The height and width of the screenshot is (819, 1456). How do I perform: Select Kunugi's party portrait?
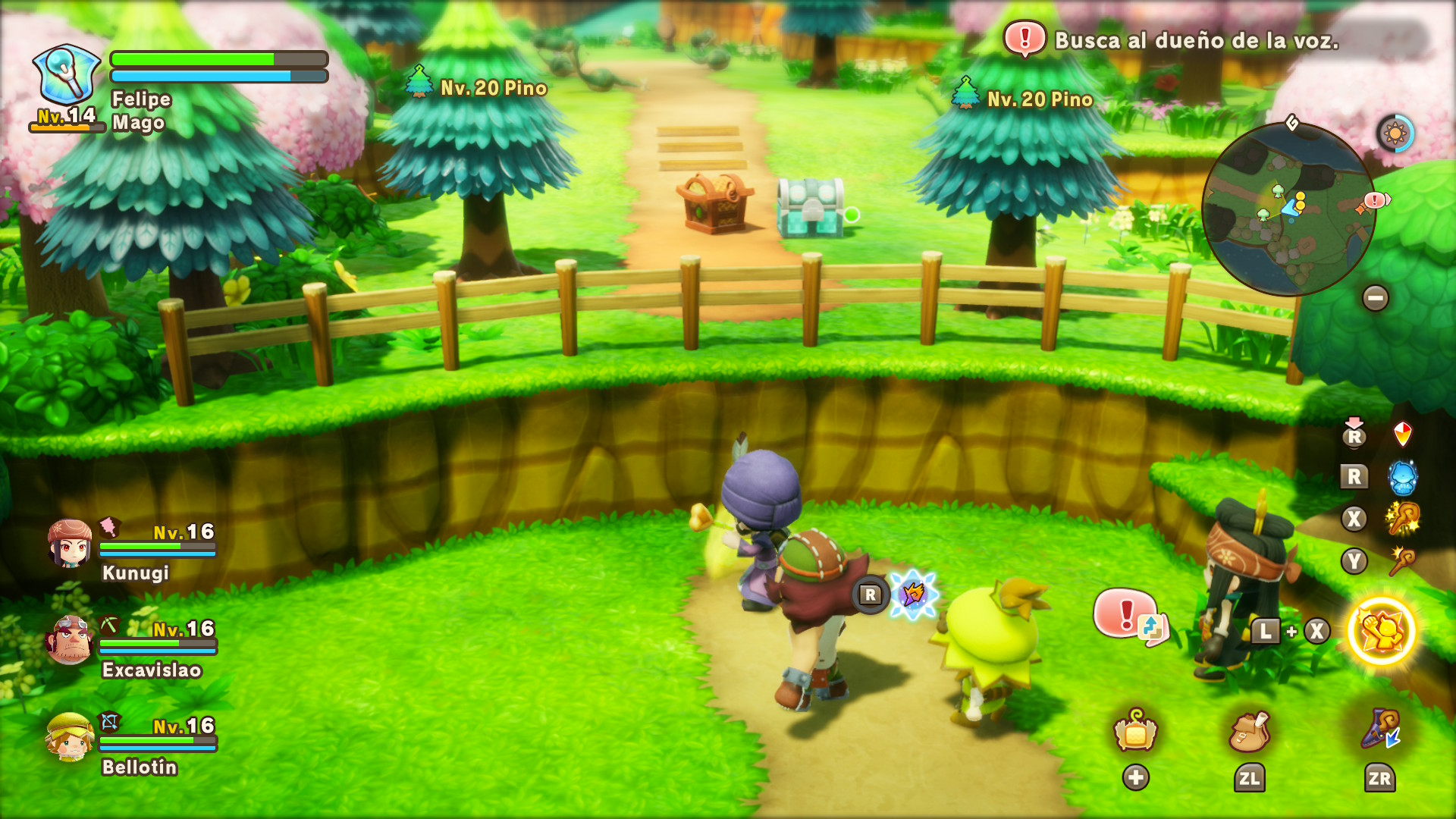coord(70,544)
